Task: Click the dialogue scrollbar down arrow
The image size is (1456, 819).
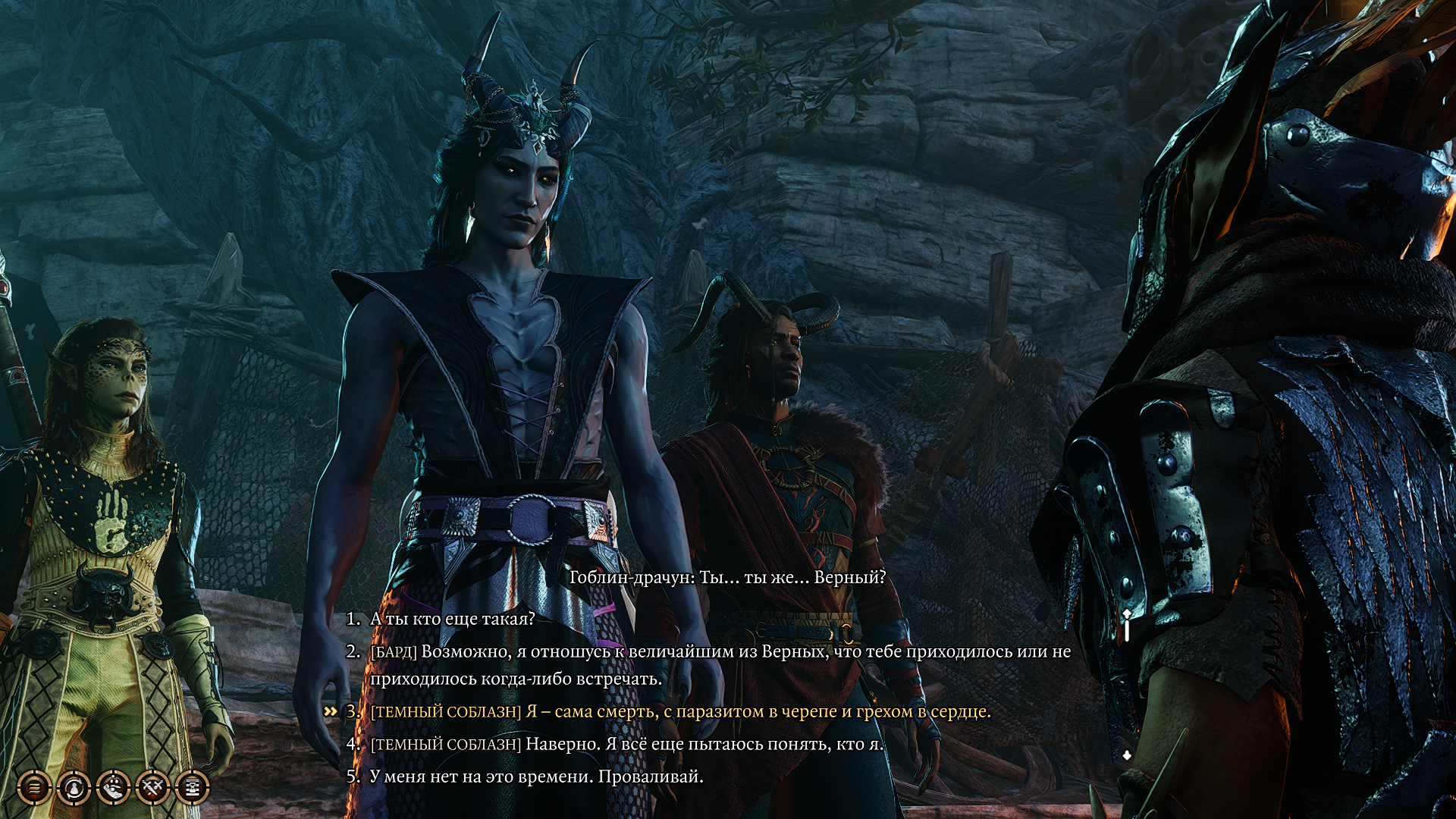Action: coord(1127,755)
